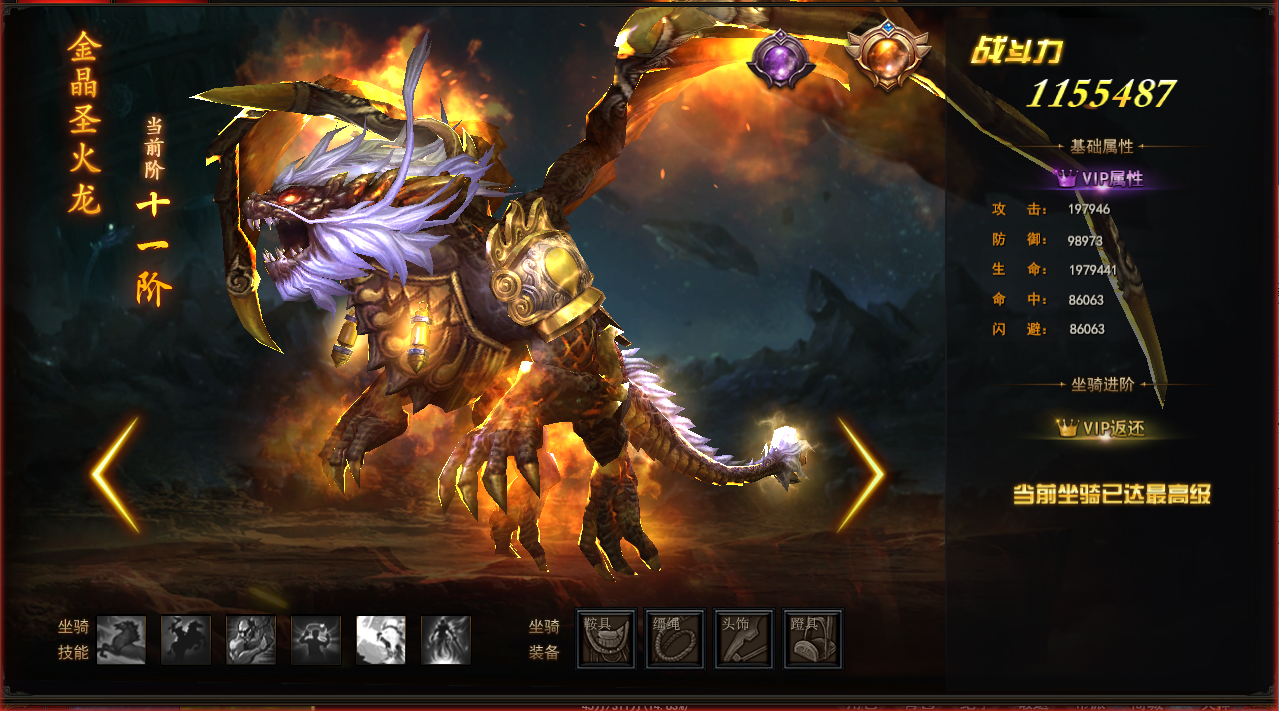Viewport: 1279px width, 711px height.
Task: Open the 缰绳 reins equipment slot
Action: [675, 639]
